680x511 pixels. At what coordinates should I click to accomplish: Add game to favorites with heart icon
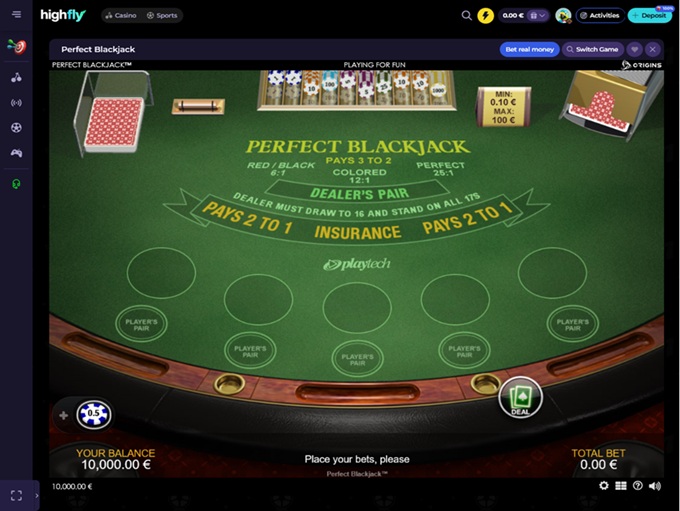point(634,49)
